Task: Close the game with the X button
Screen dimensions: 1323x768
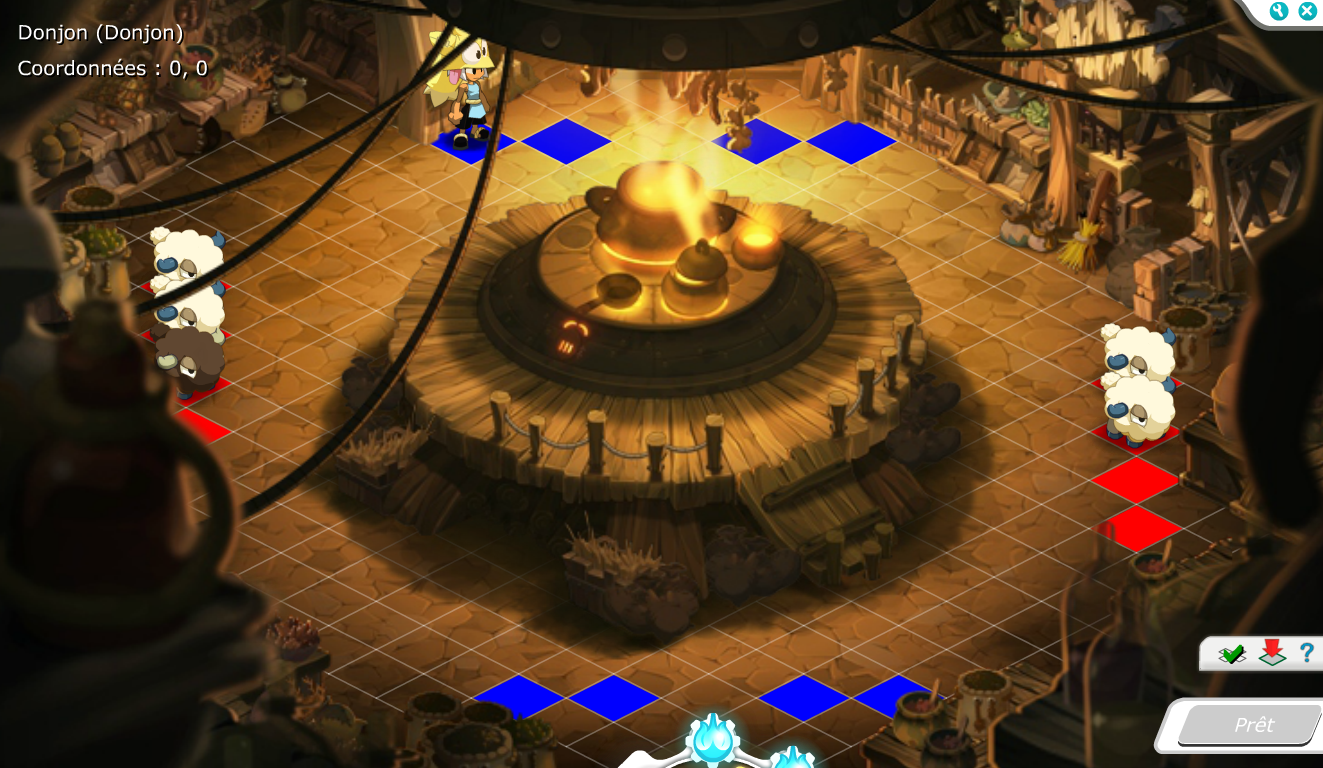Action: click(1307, 11)
